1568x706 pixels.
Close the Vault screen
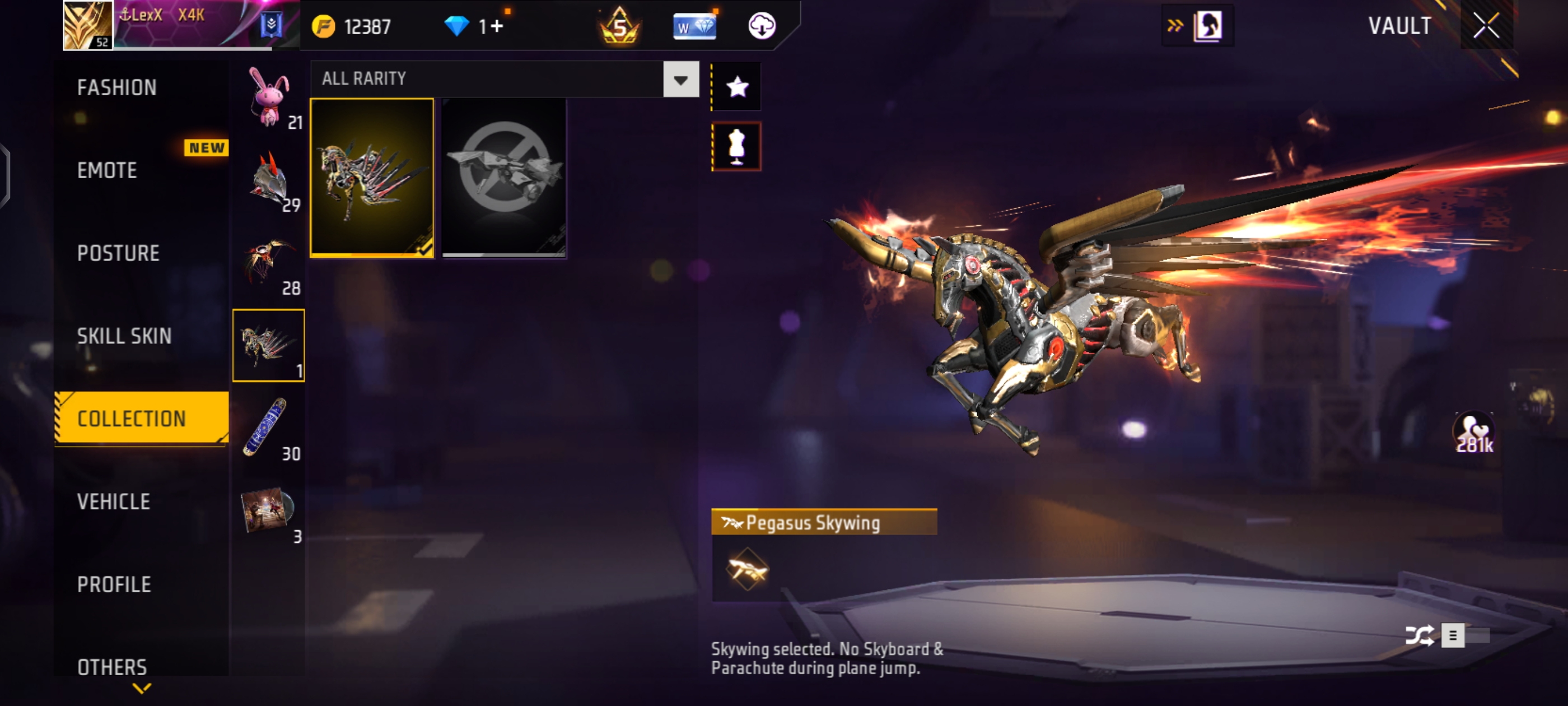click(x=1486, y=26)
